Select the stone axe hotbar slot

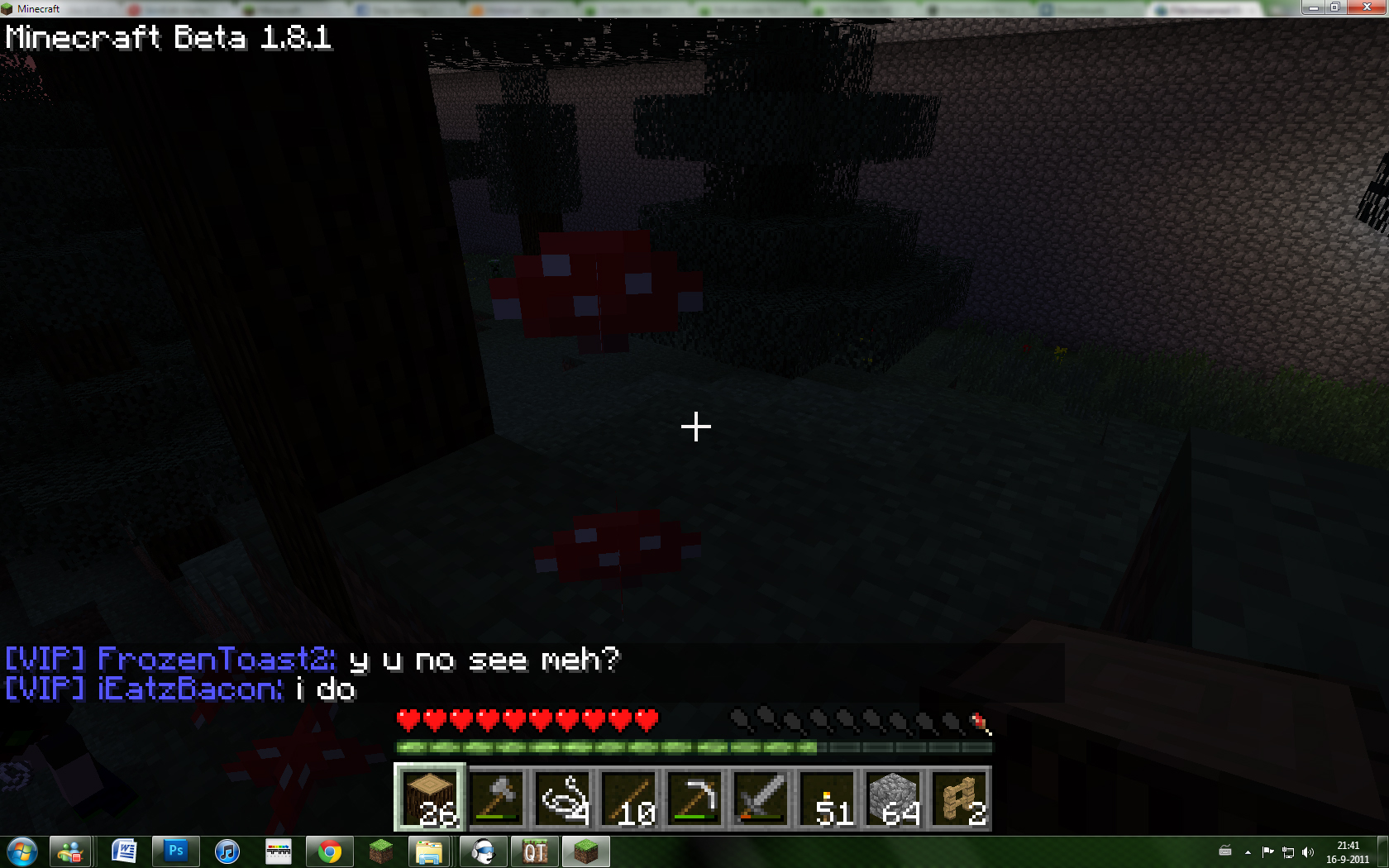(496, 798)
